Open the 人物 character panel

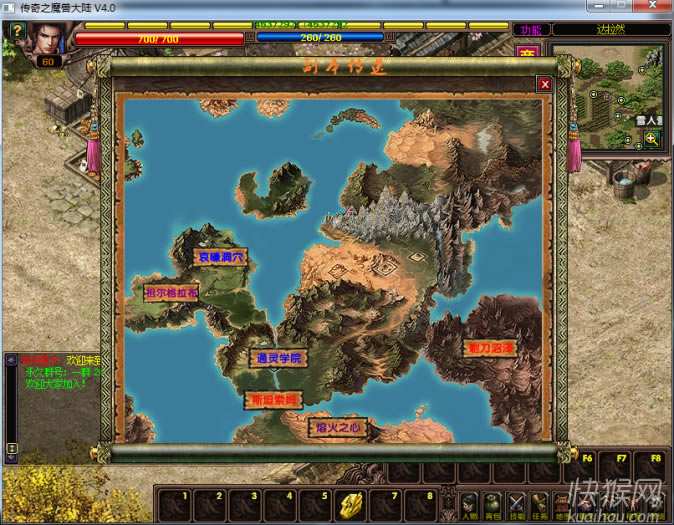468,506
